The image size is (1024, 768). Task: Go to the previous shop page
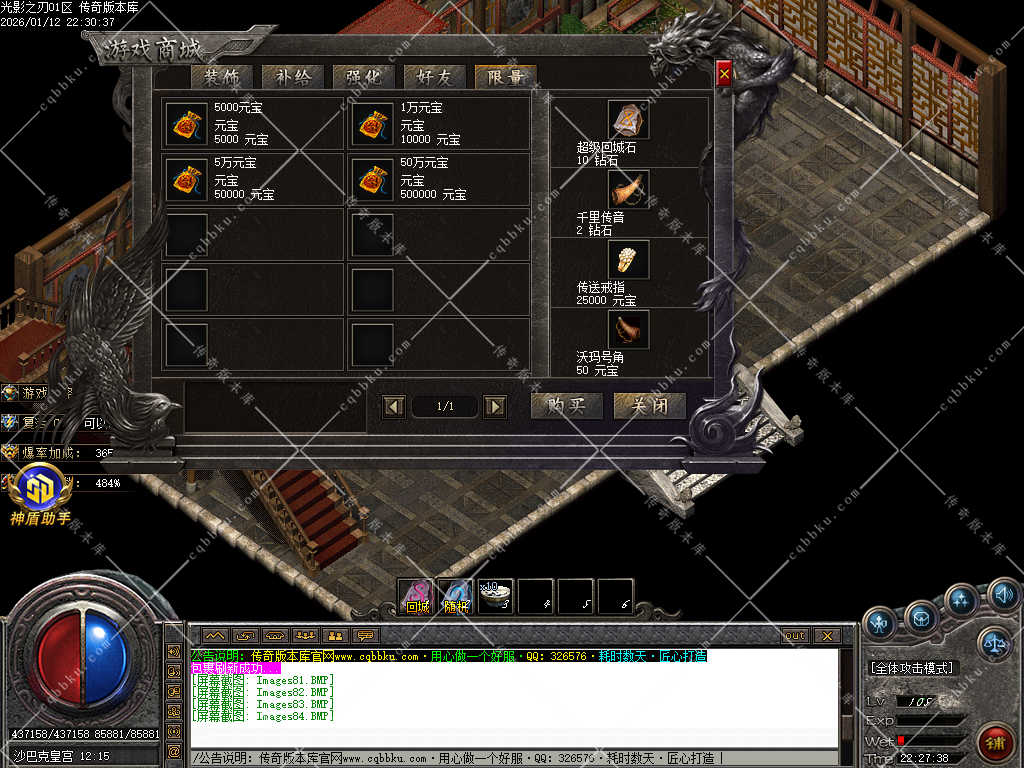click(x=394, y=406)
